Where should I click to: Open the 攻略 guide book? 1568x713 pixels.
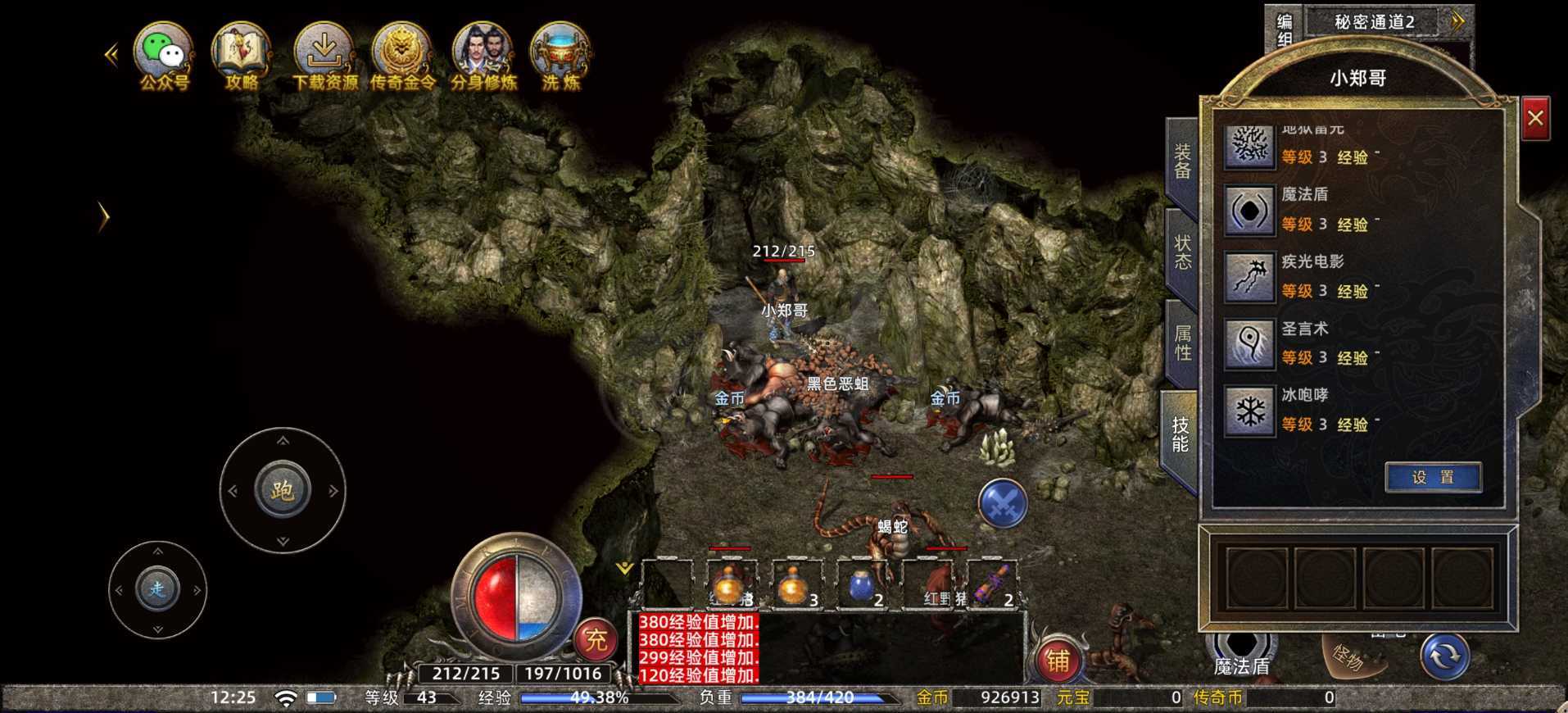[x=242, y=54]
